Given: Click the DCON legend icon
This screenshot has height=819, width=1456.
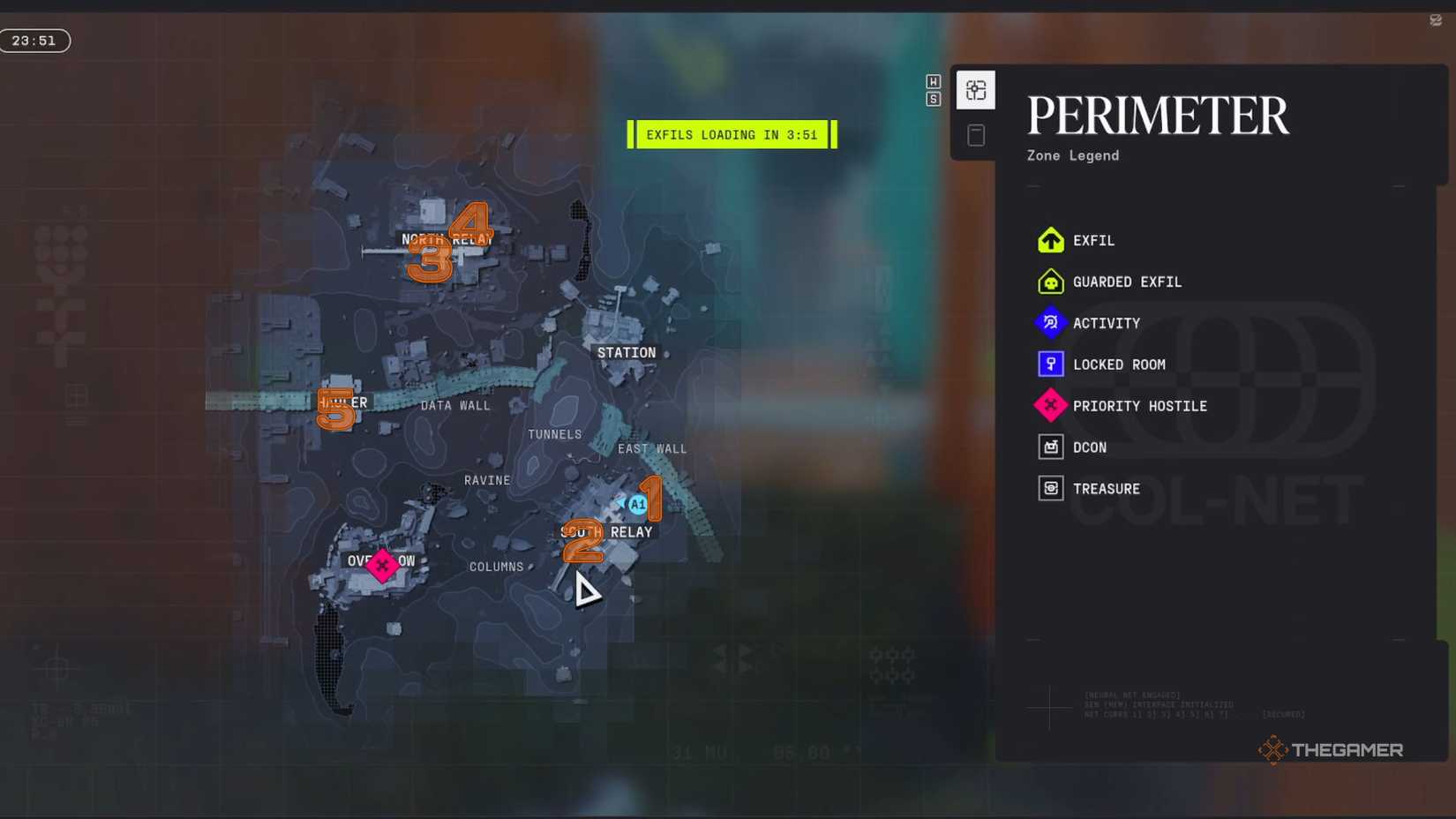Looking at the screenshot, I should point(1051,447).
